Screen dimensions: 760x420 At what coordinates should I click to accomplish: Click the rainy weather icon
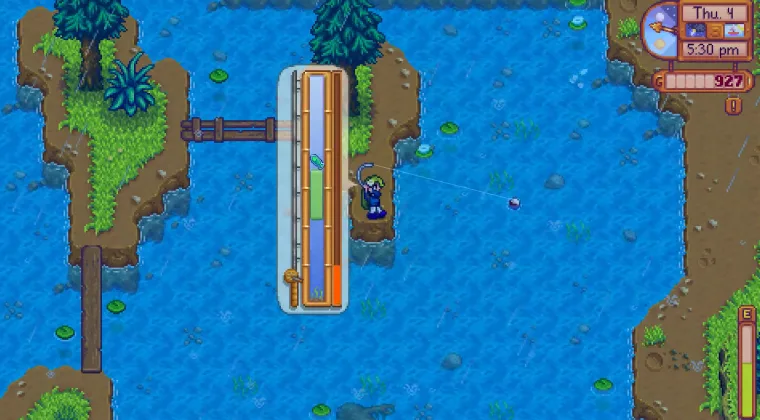tap(694, 32)
